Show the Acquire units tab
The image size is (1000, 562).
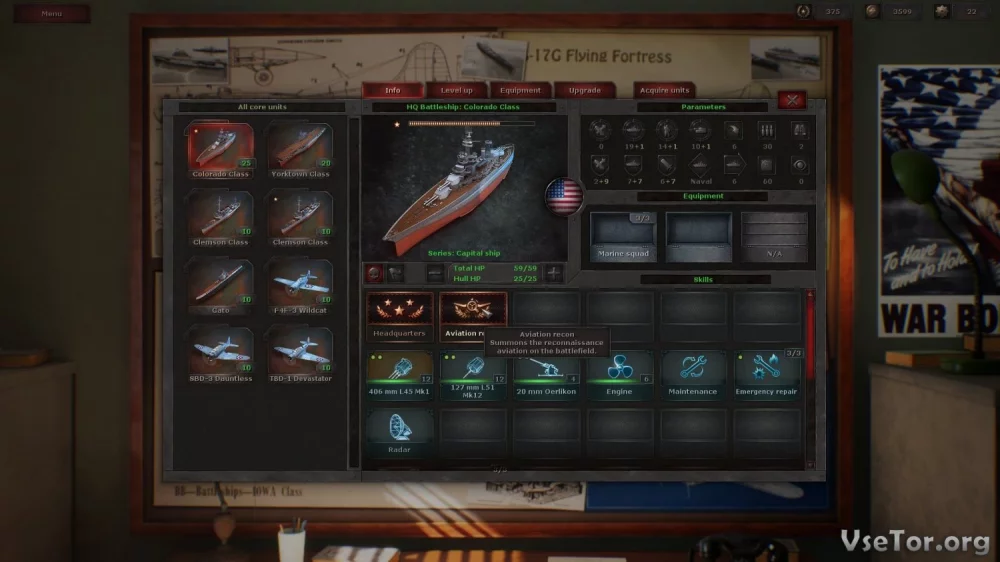pos(665,90)
